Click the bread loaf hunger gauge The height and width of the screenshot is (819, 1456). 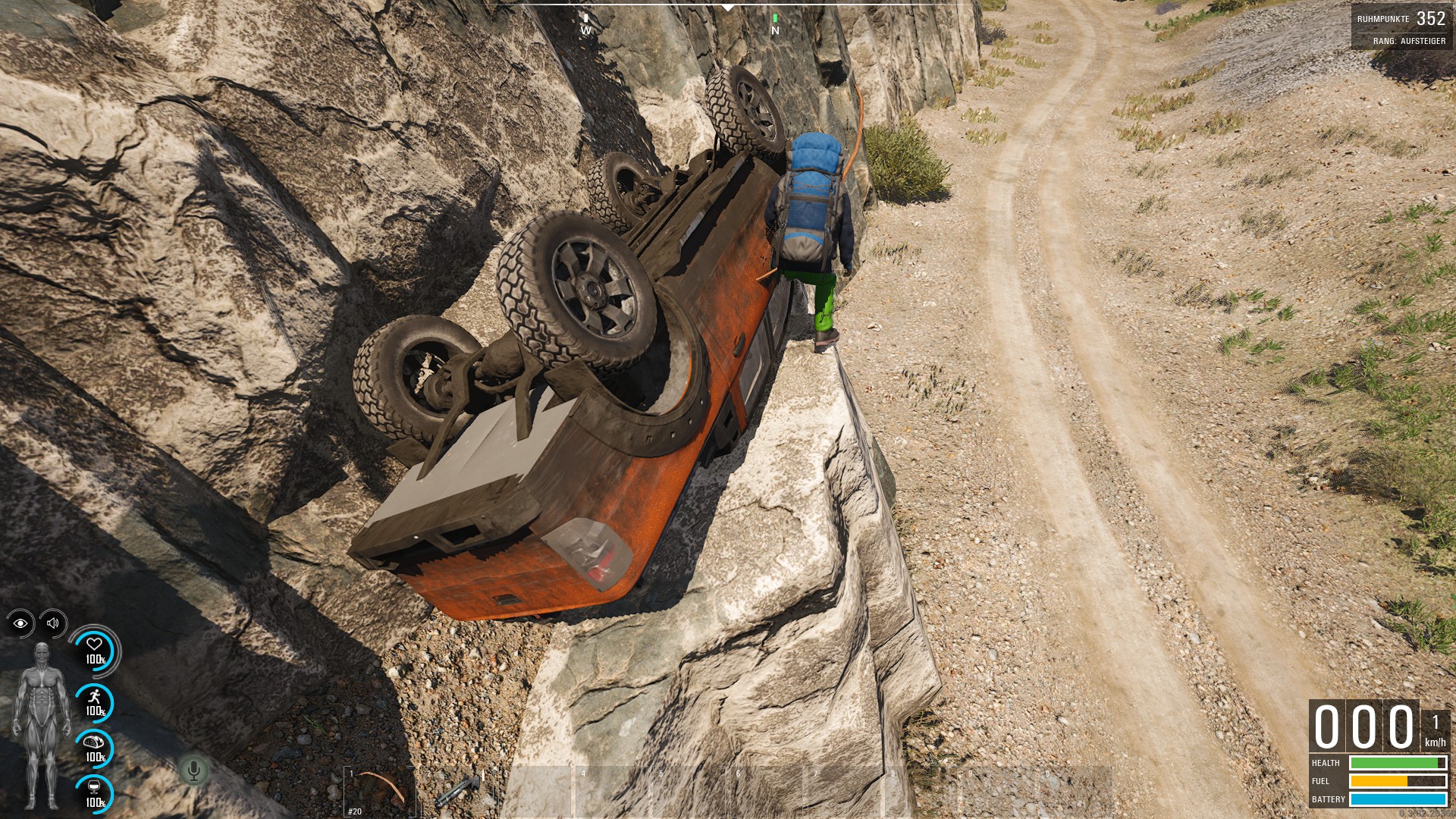pyautogui.click(x=95, y=748)
